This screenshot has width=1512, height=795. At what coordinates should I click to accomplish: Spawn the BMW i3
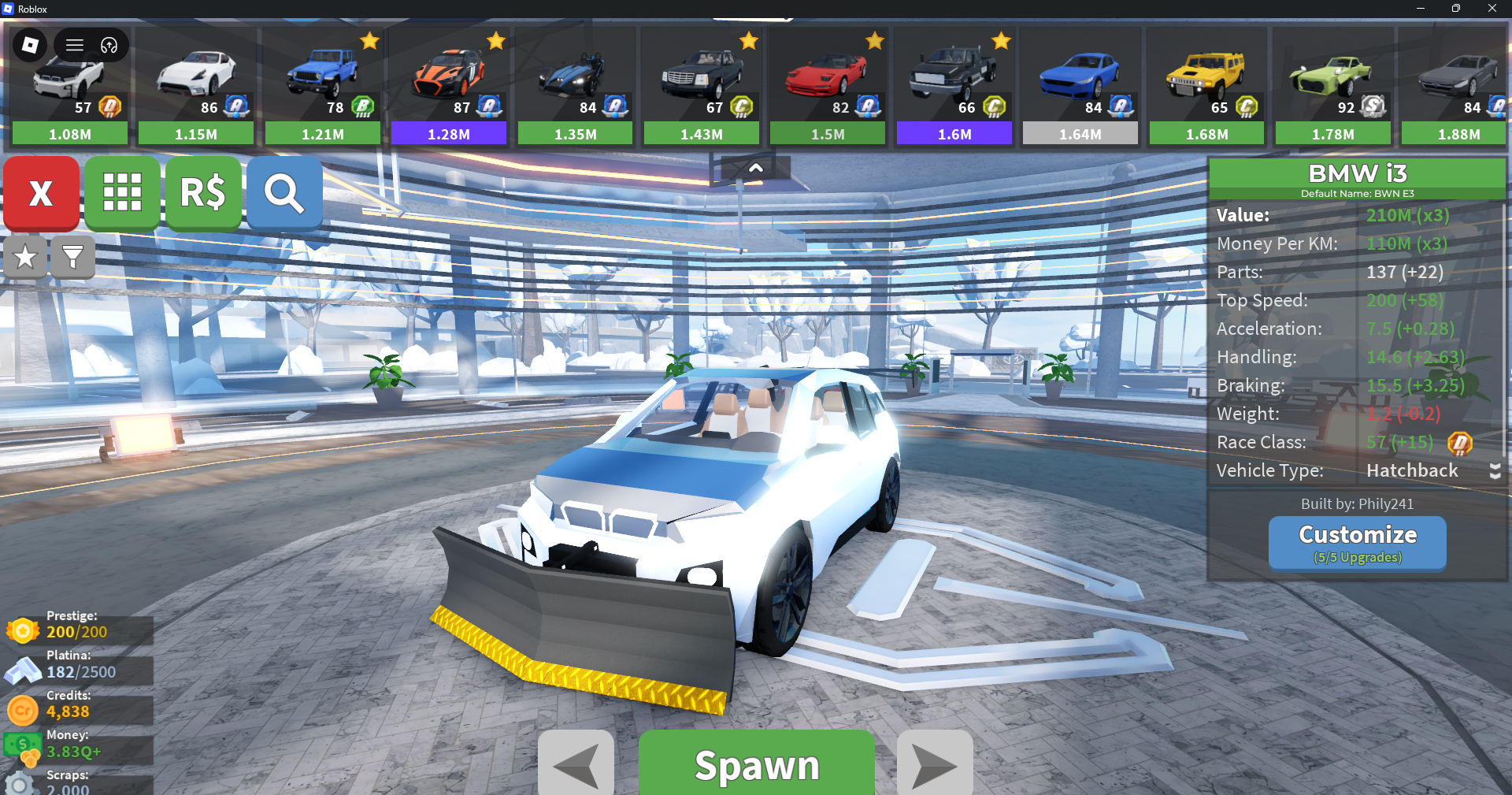[756, 764]
